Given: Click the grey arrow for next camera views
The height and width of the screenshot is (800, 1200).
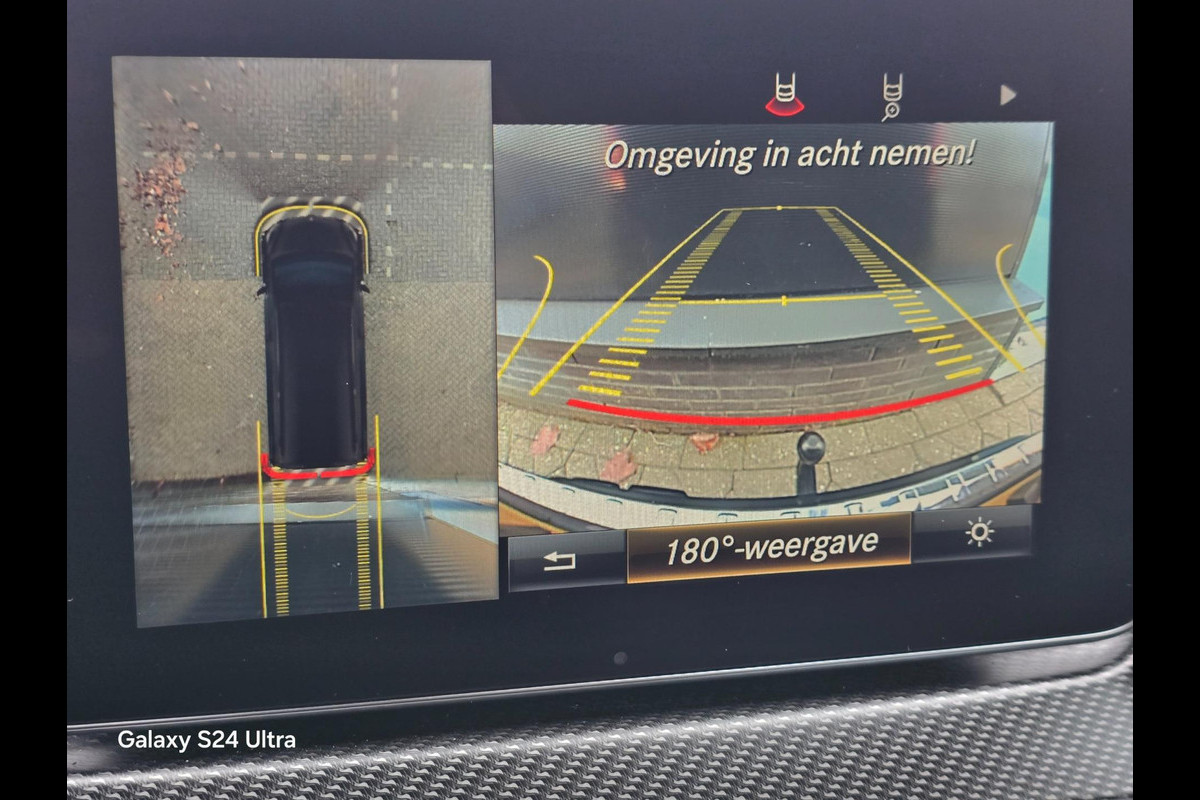Looking at the screenshot, I should [1007, 95].
